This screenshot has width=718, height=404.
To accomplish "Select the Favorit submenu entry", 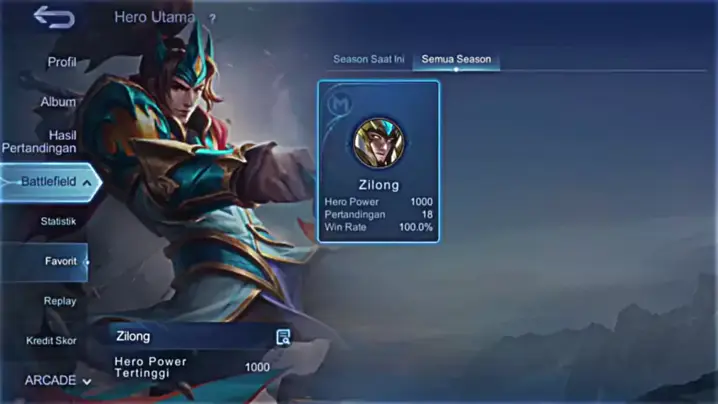I will (x=60, y=261).
